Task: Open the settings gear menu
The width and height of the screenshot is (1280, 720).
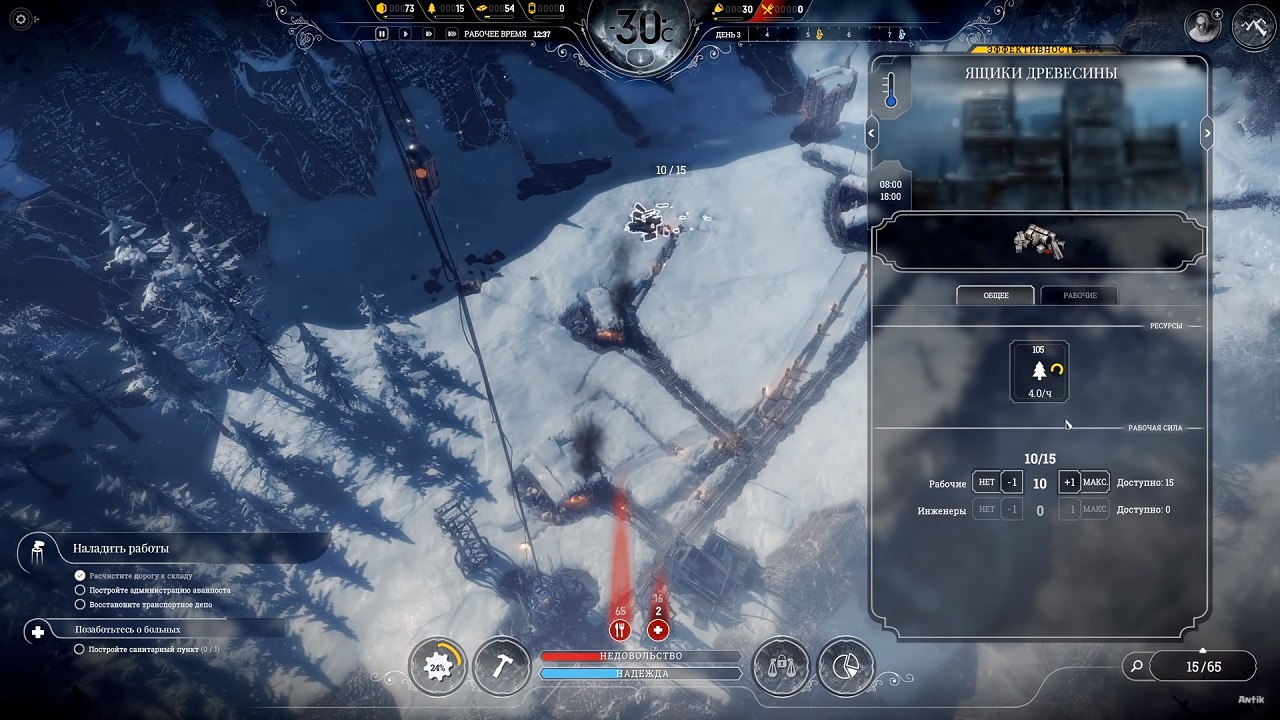Action: tap(22, 19)
